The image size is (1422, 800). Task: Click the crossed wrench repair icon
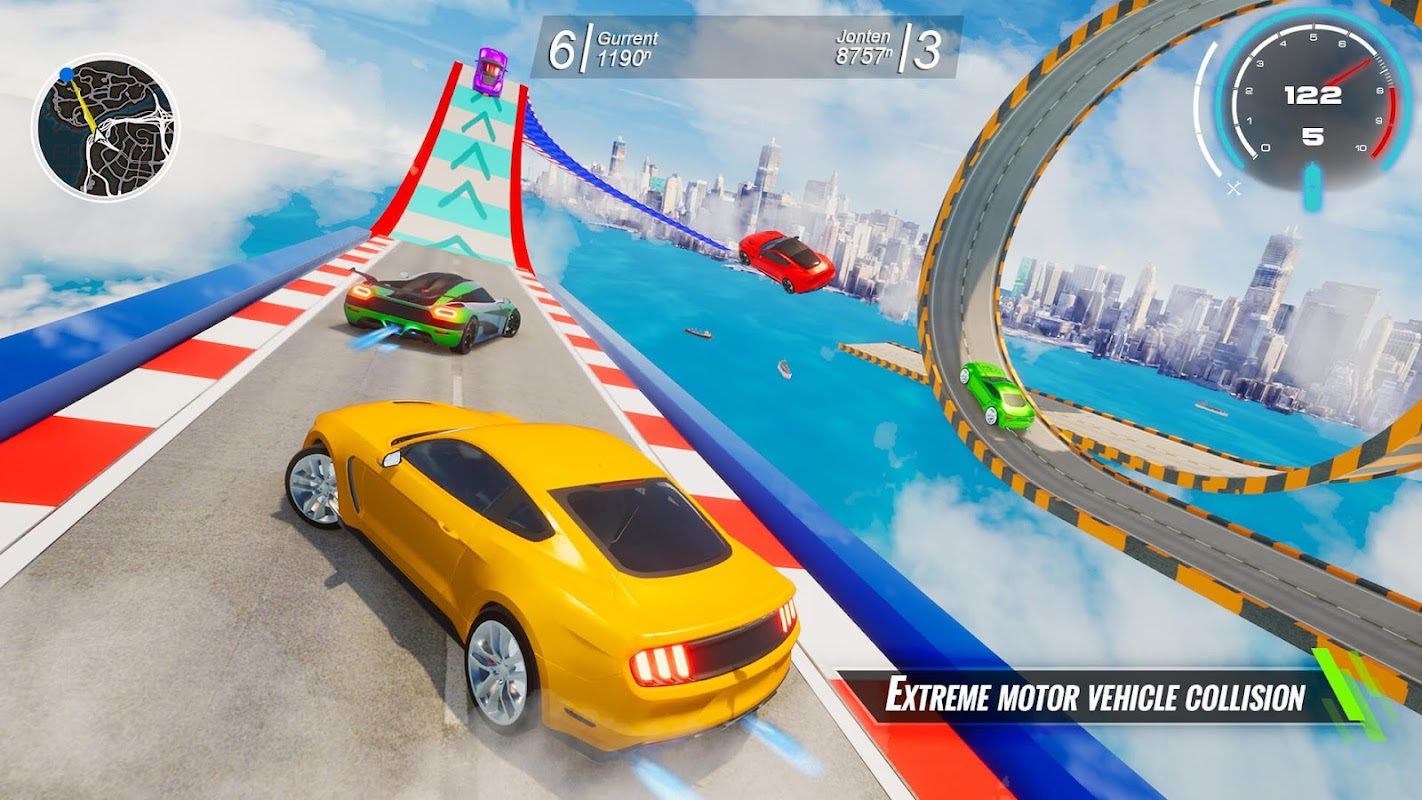click(1234, 187)
